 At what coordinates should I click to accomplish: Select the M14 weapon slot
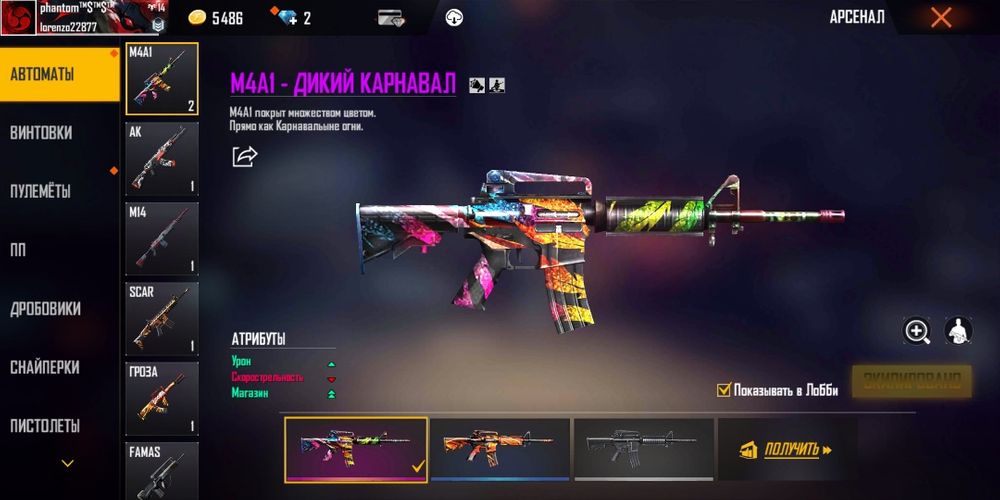[162, 239]
